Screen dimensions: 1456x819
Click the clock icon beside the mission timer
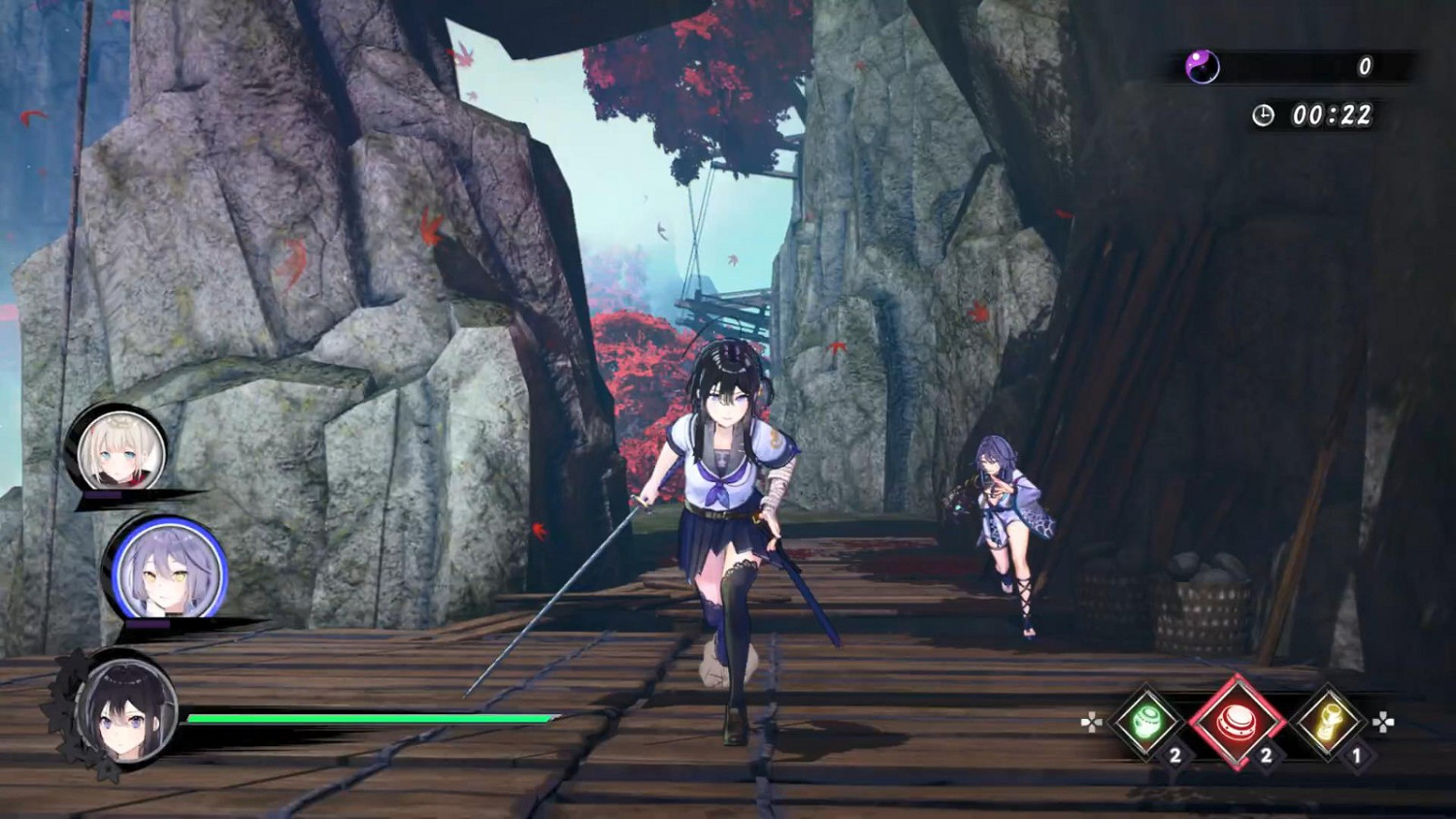1264,114
